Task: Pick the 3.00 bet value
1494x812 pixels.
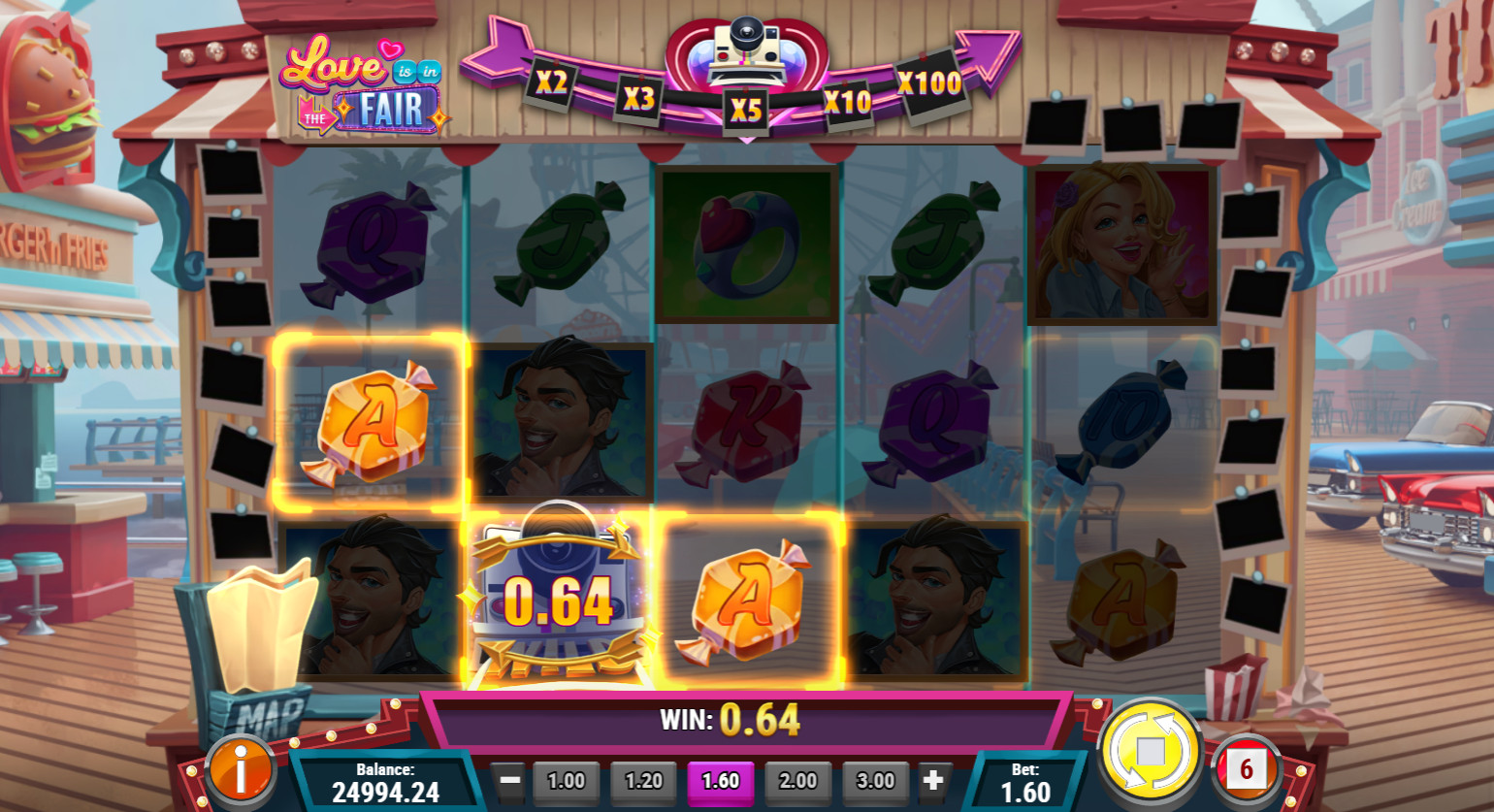Action: [875, 781]
